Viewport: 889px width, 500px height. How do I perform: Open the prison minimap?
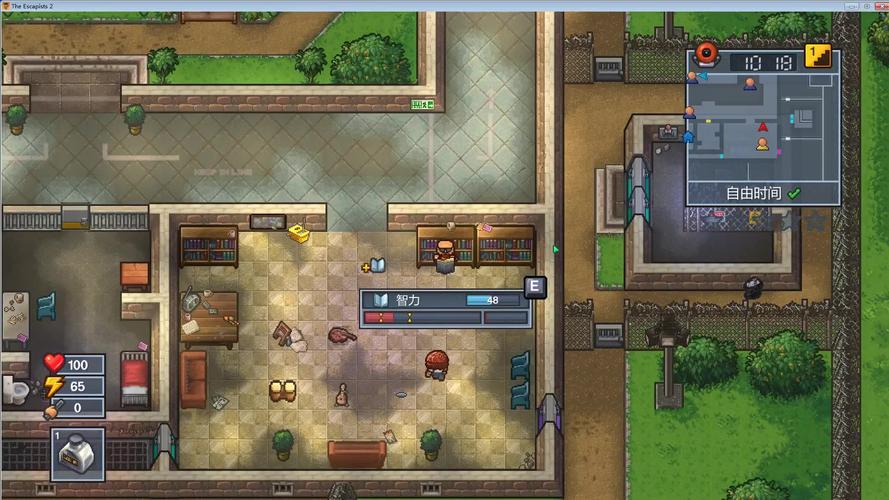pos(762,127)
